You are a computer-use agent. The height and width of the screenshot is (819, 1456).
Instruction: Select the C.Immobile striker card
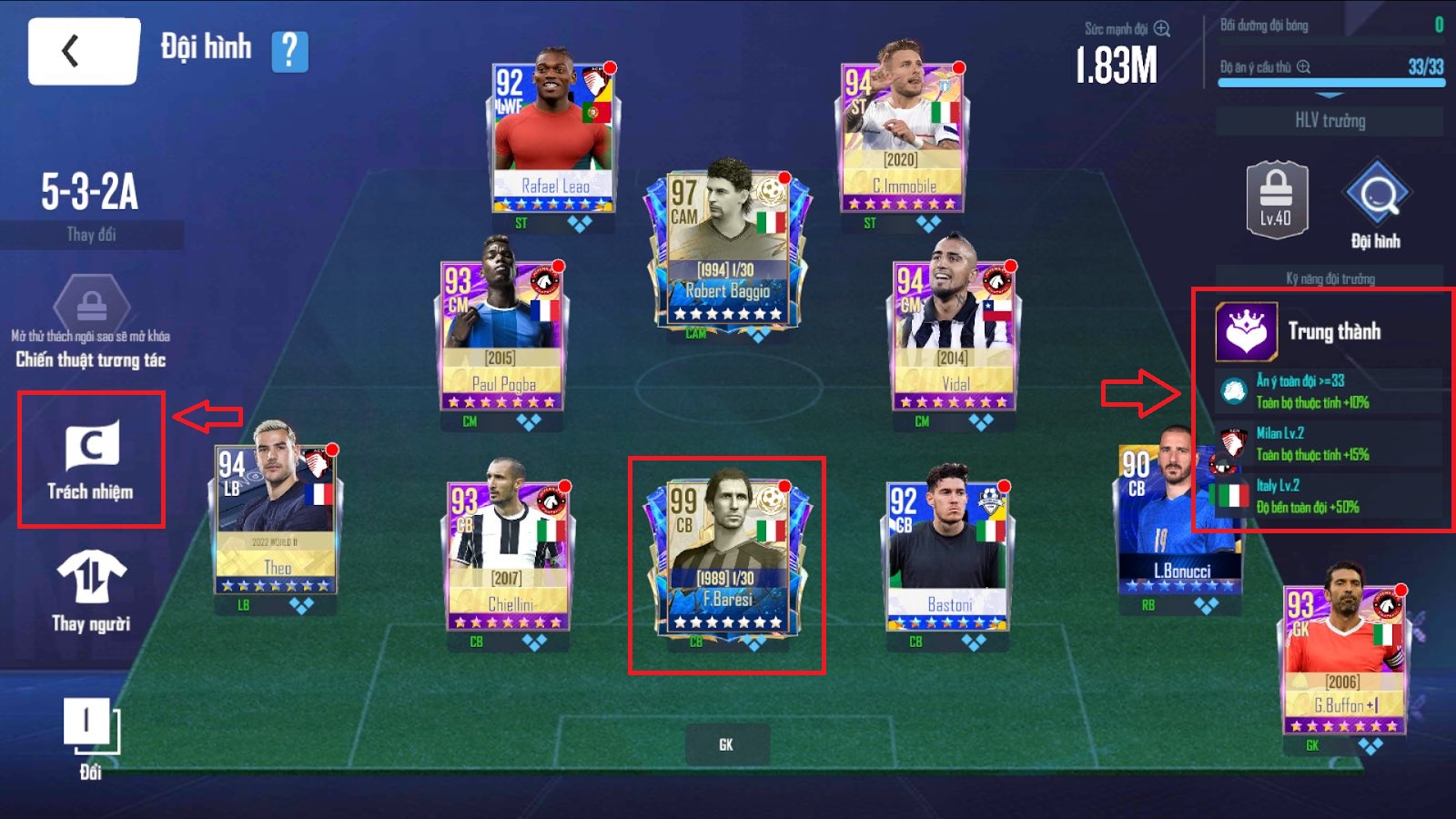coord(901,127)
